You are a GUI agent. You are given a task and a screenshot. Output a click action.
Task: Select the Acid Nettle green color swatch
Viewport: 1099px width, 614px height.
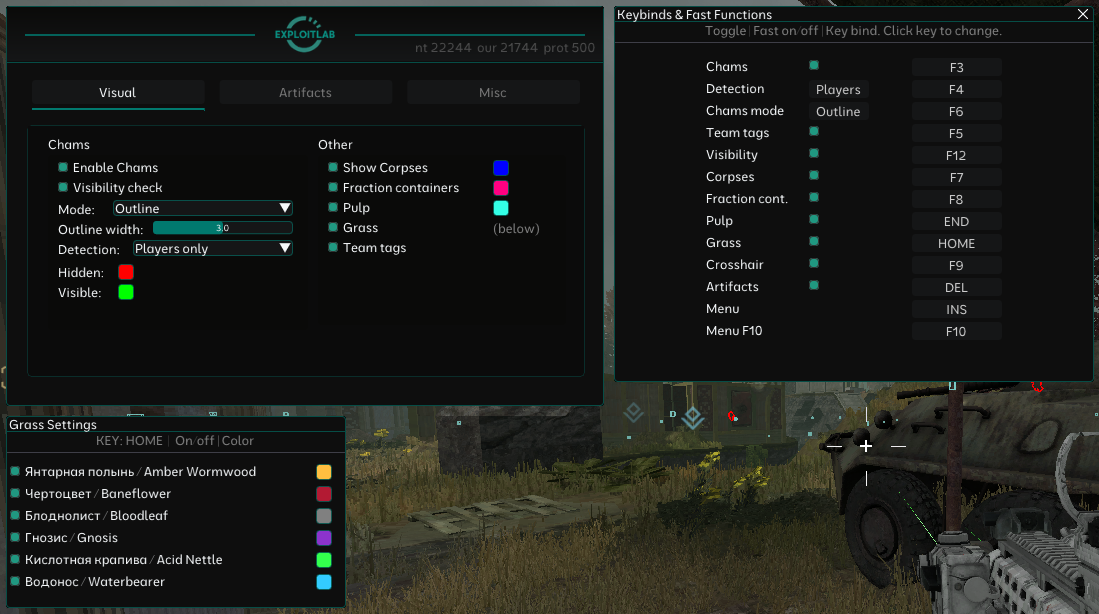tap(324, 560)
